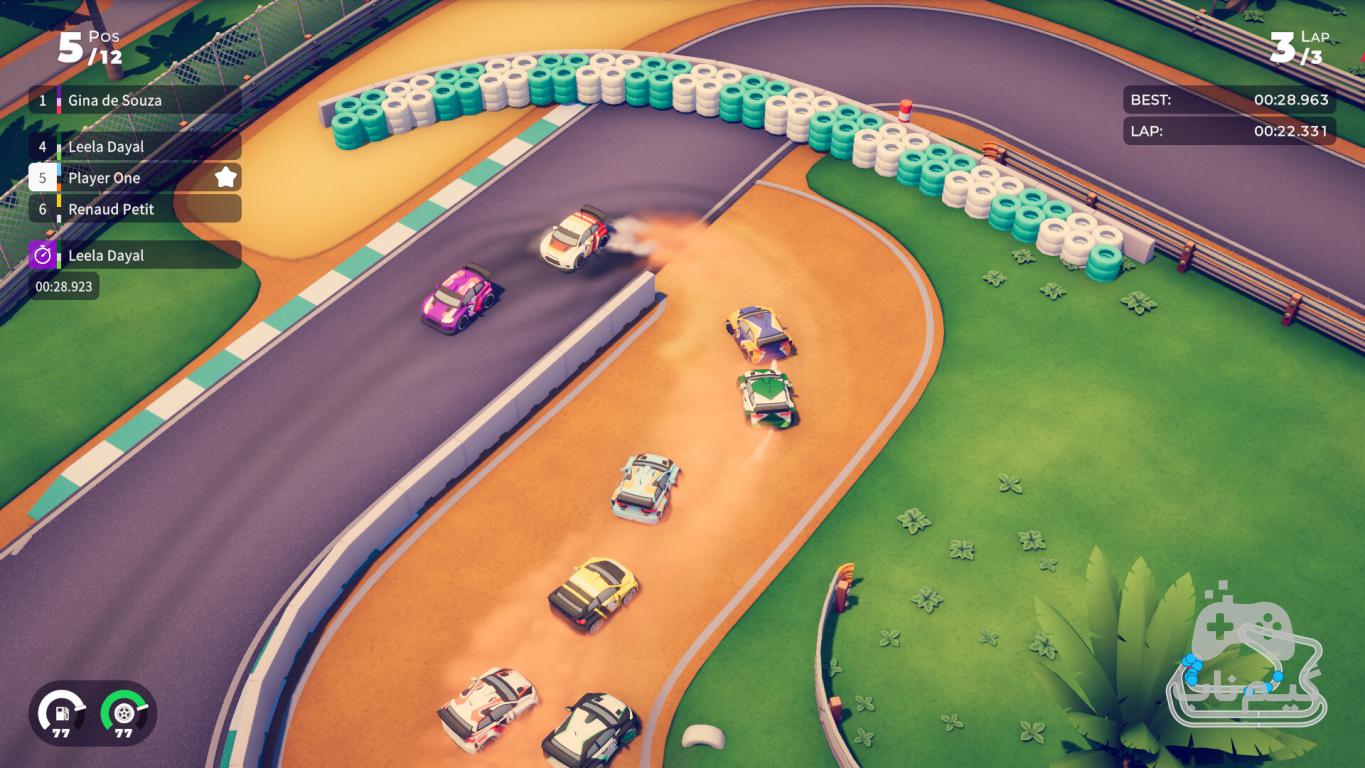The height and width of the screenshot is (768, 1365).
Task: Click the star icon beside Player One
Action: (226, 178)
